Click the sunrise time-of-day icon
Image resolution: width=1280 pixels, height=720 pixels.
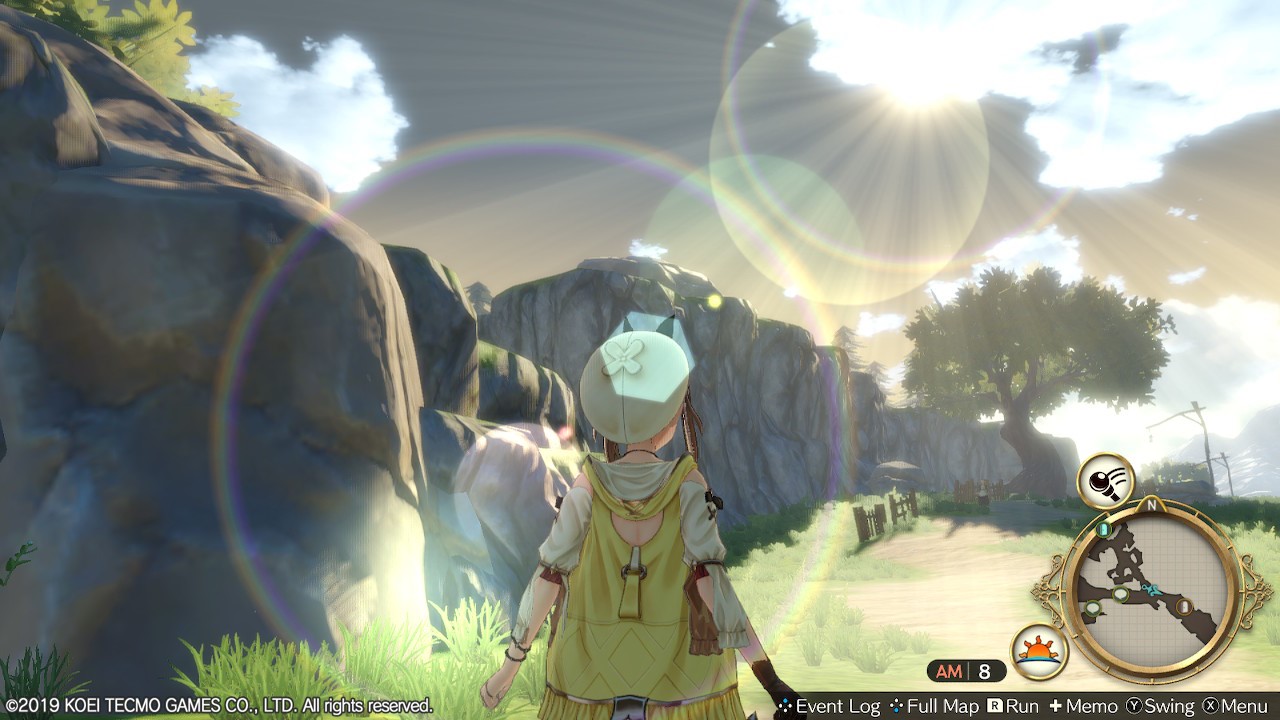tap(1039, 651)
